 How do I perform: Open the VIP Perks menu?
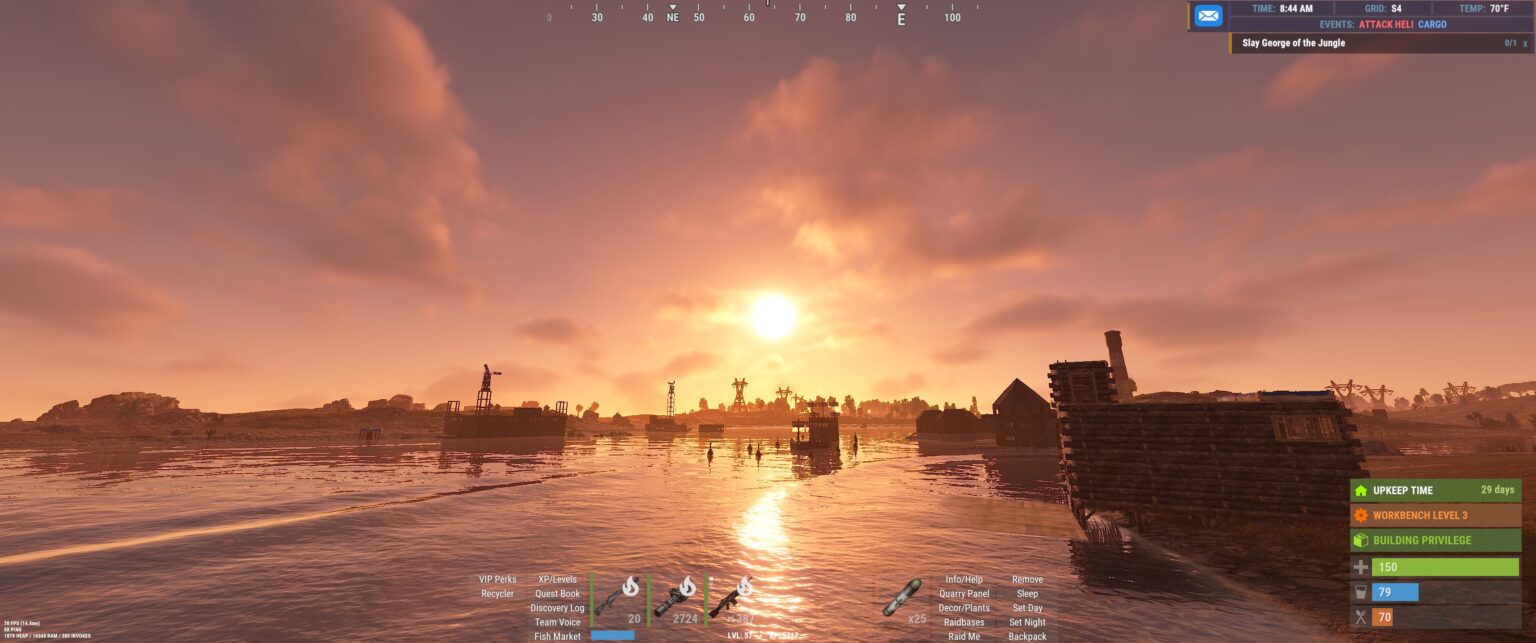(x=498, y=579)
